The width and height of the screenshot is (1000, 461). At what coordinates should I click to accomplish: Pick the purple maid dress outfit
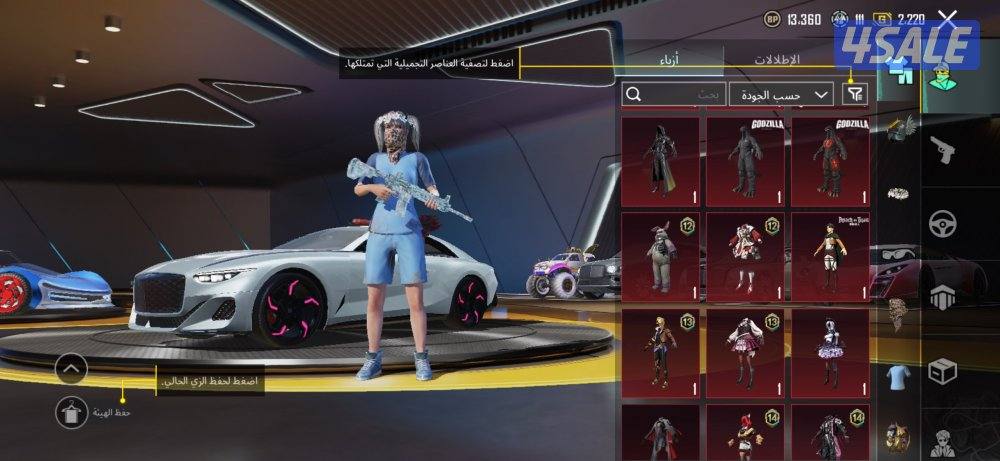(830, 351)
